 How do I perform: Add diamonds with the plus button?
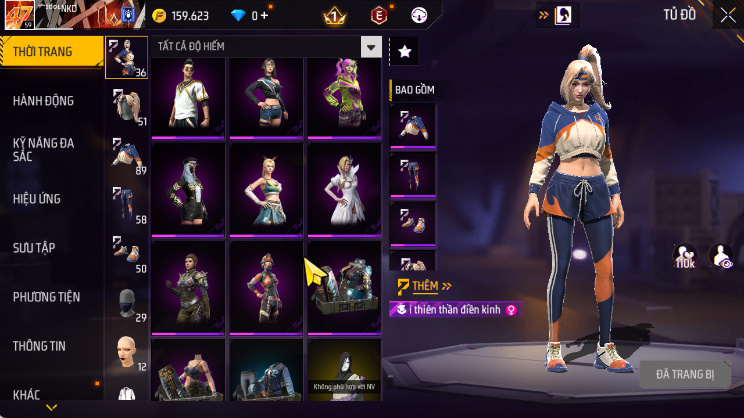(x=264, y=15)
